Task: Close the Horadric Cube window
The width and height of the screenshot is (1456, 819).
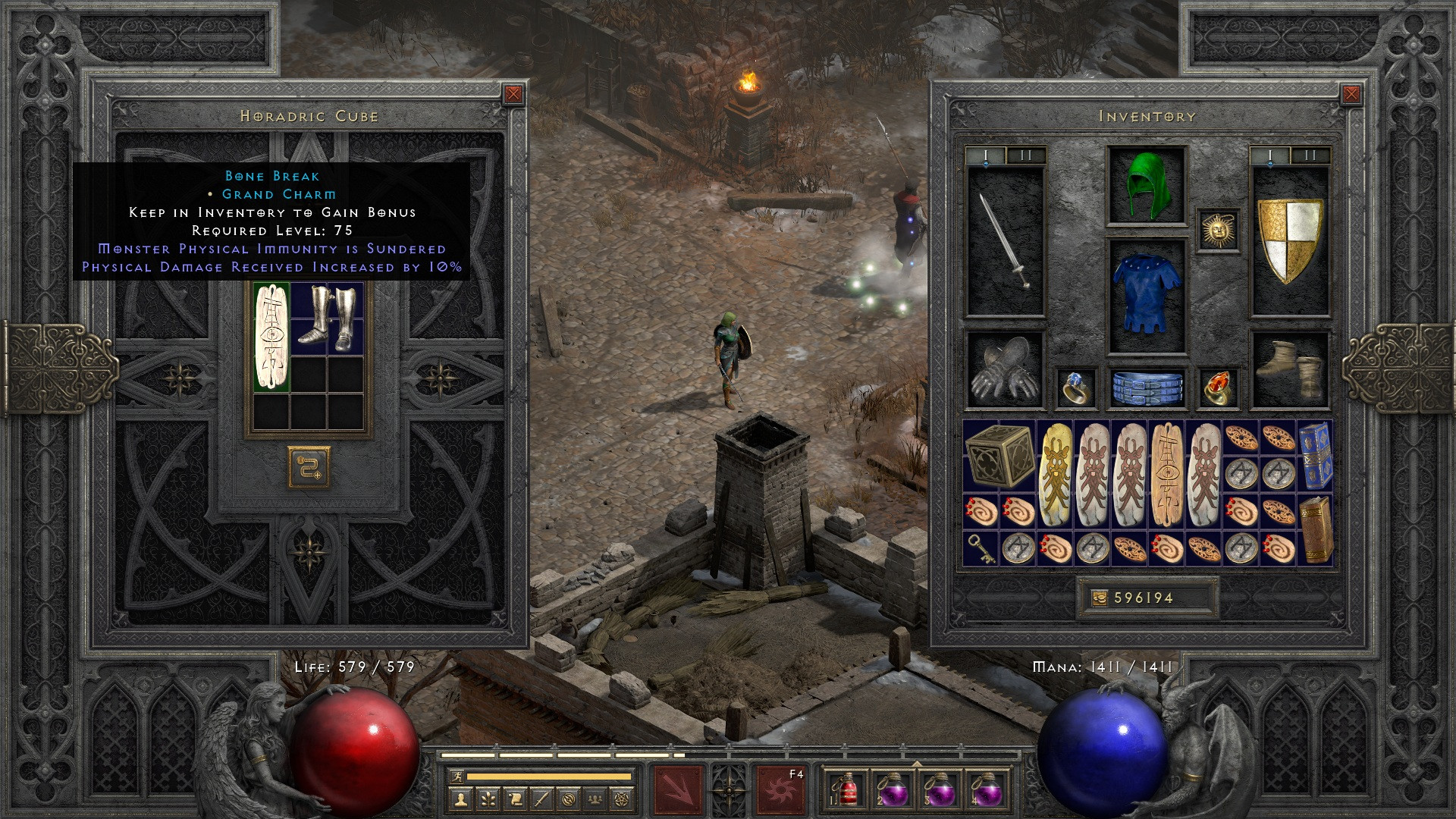Action: [513, 94]
